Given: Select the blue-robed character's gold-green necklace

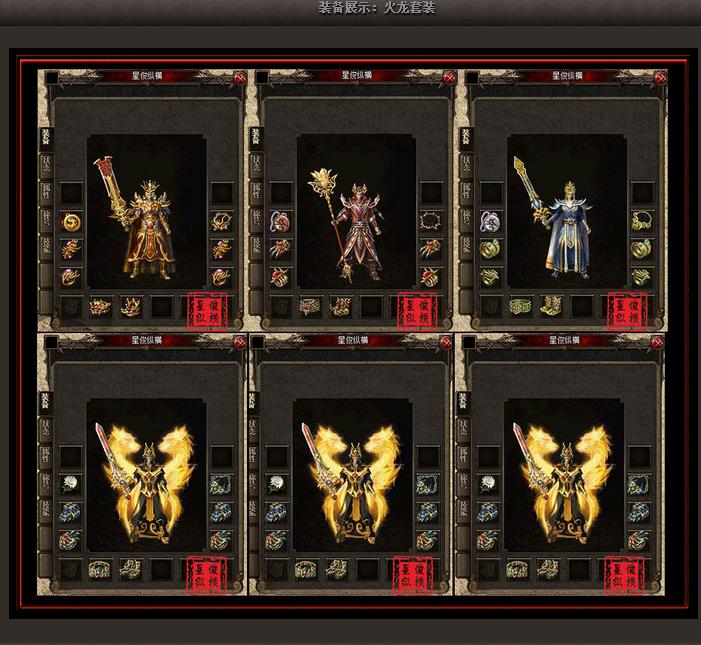Looking at the screenshot, I should (641, 221).
